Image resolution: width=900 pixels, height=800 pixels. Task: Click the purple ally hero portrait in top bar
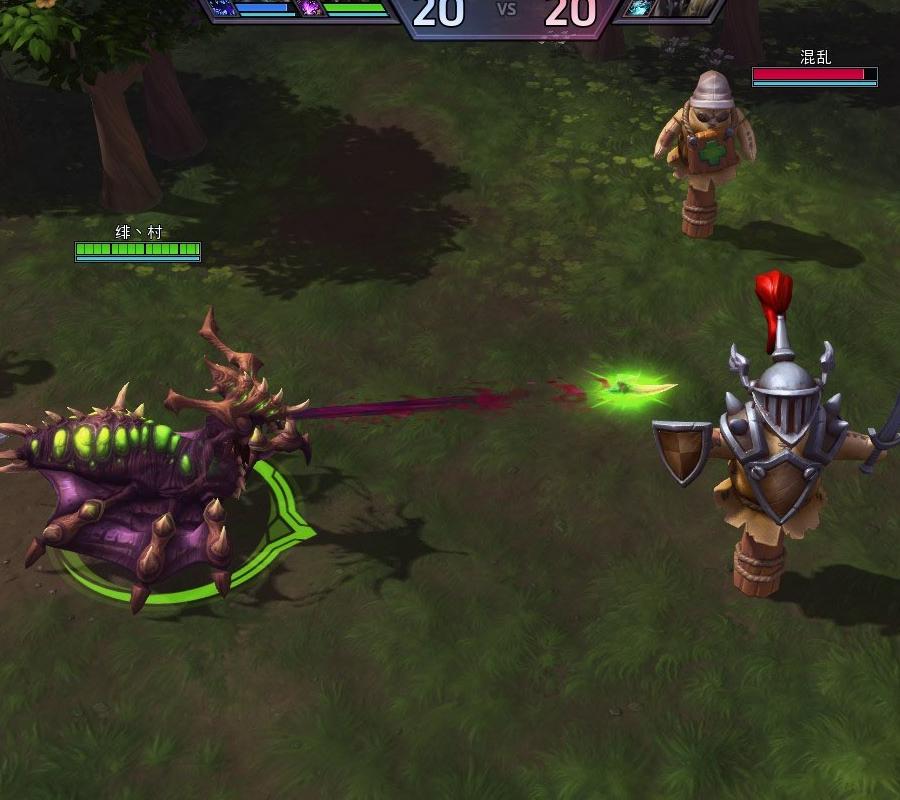(x=309, y=9)
